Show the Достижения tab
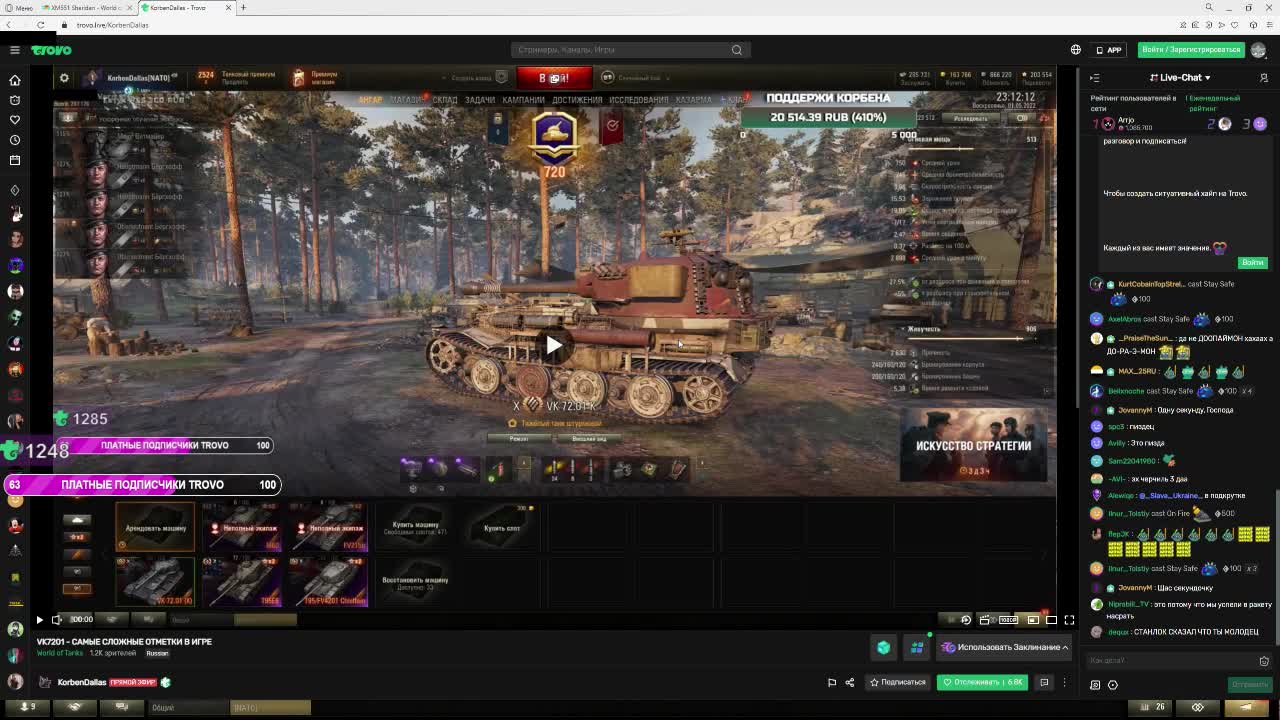The image size is (1280, 720). pos(577,100)
